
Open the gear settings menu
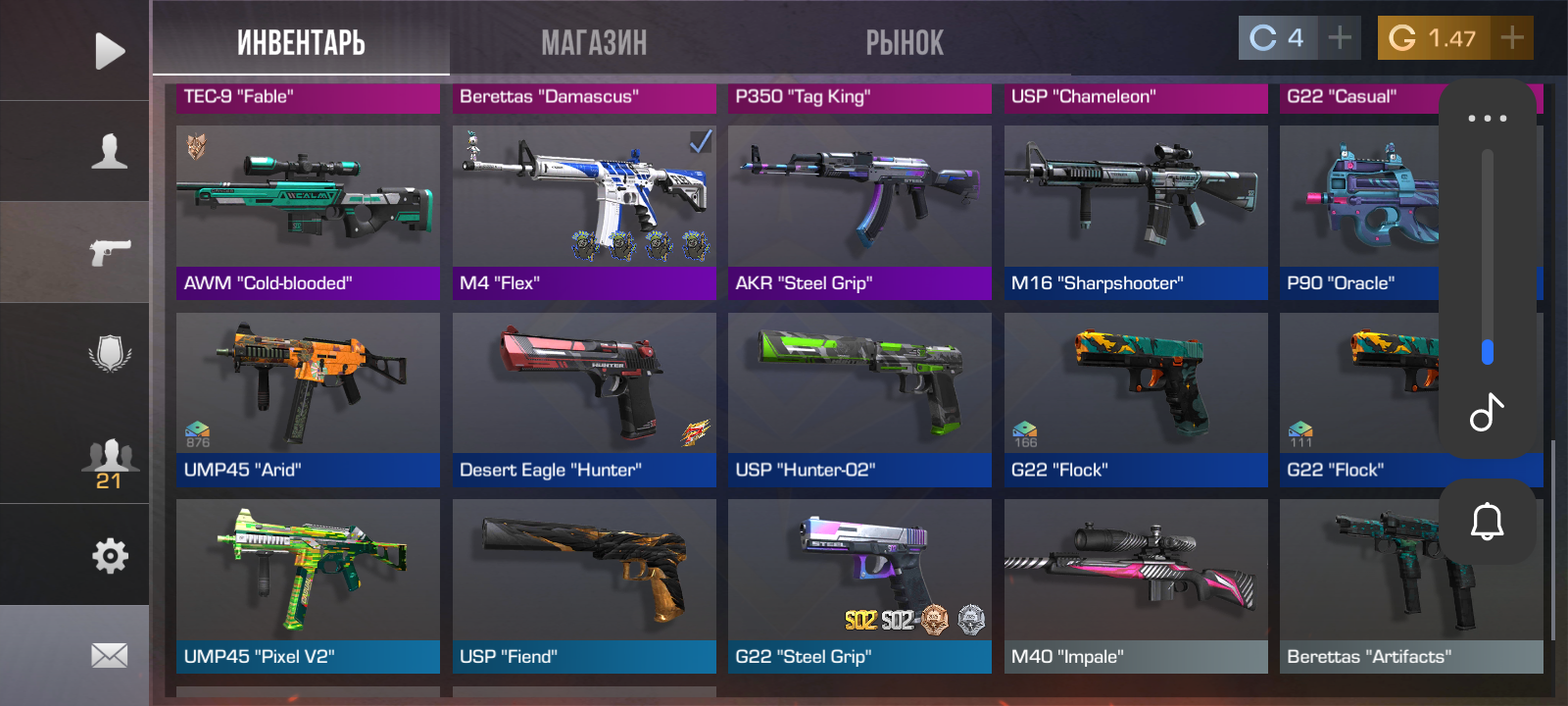pos(110,556)
